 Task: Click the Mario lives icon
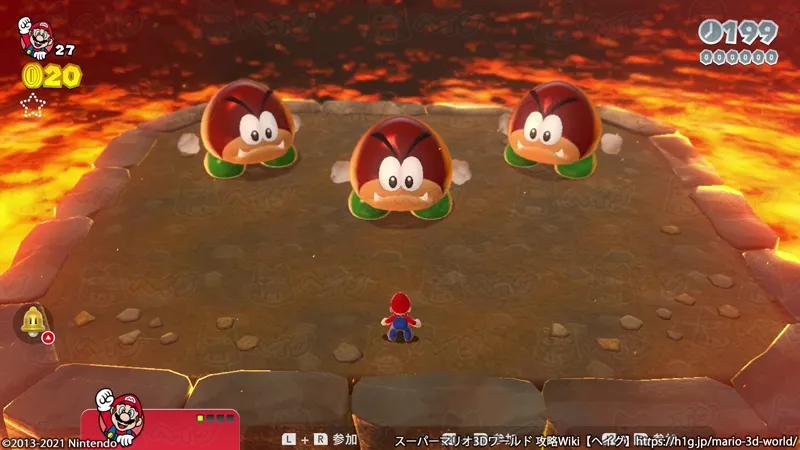click(35, 37)
